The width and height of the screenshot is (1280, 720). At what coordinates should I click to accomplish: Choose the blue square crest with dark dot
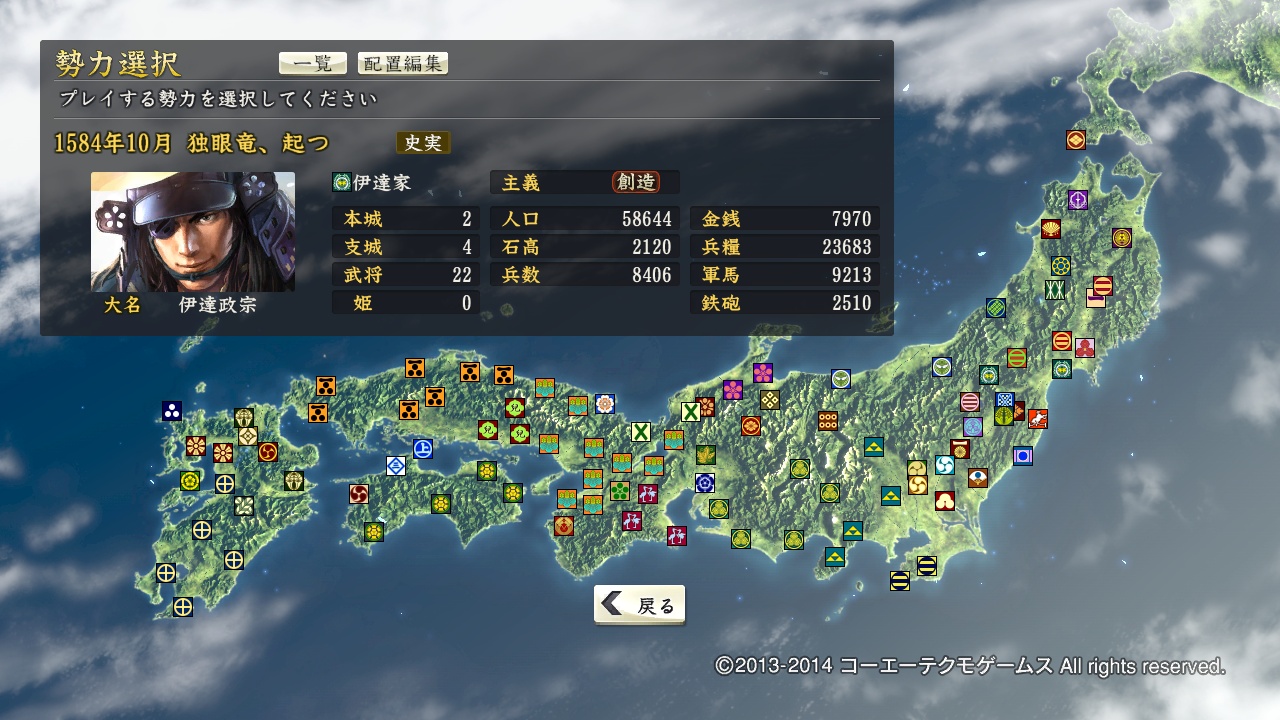(1022, 456)
